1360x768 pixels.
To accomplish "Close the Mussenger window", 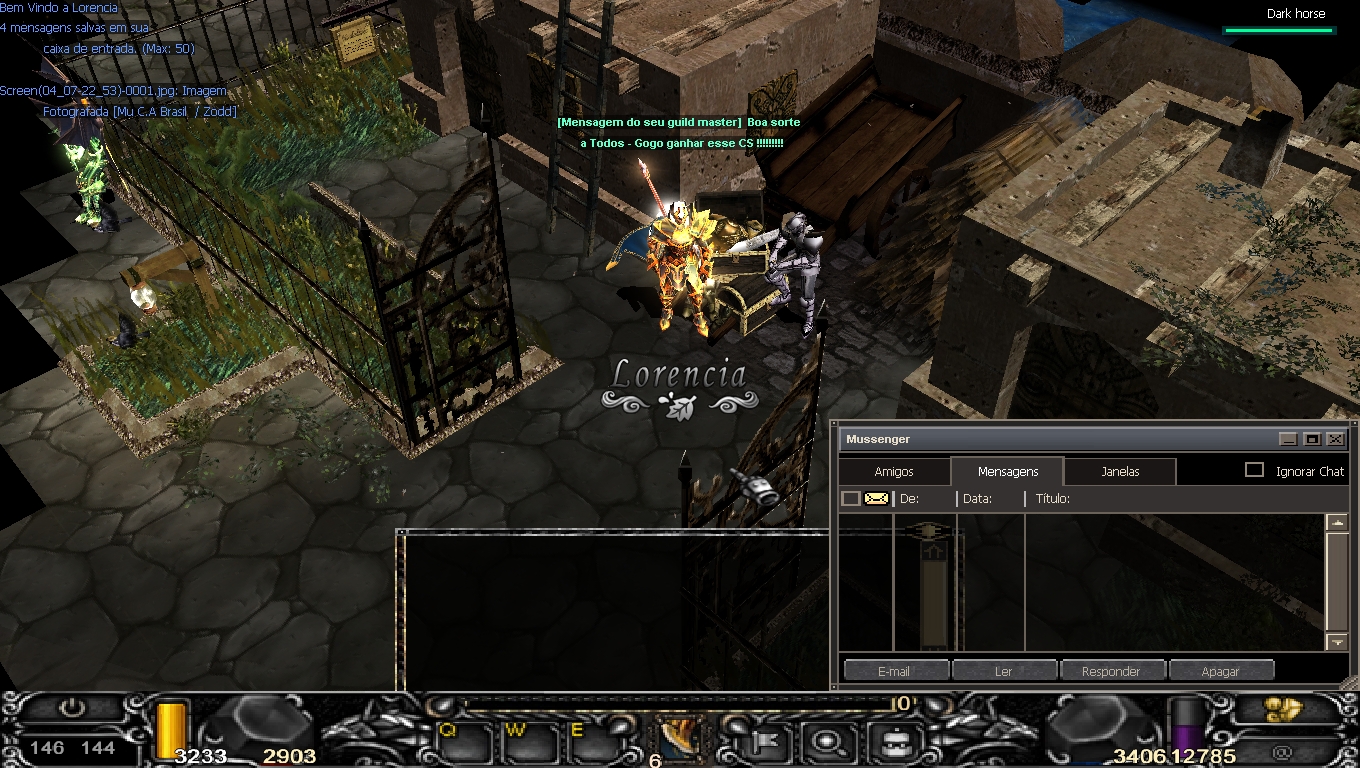I will (x=1335, y=439).
